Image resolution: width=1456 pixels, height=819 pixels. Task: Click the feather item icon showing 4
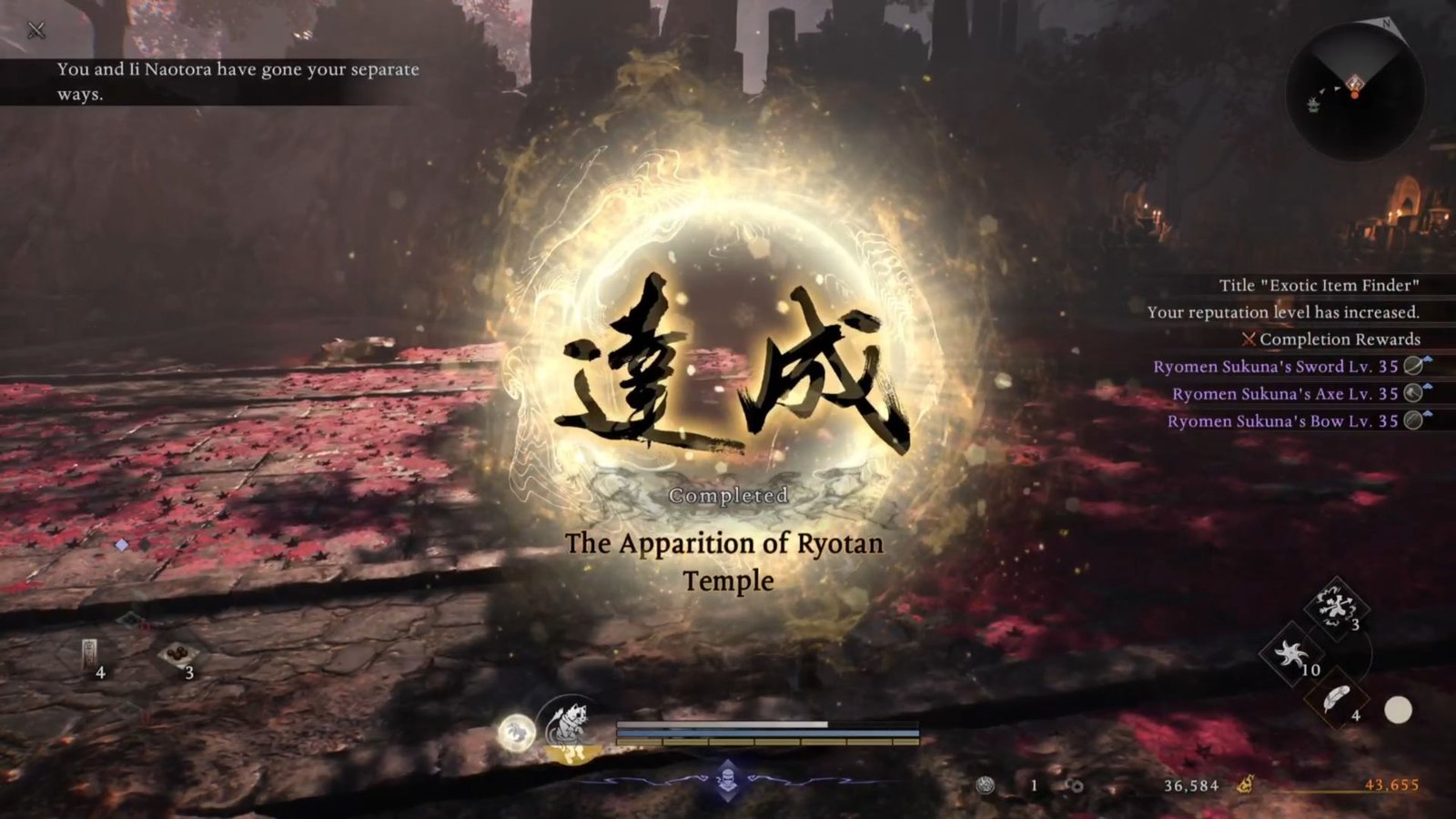[x=1336, y=699]
